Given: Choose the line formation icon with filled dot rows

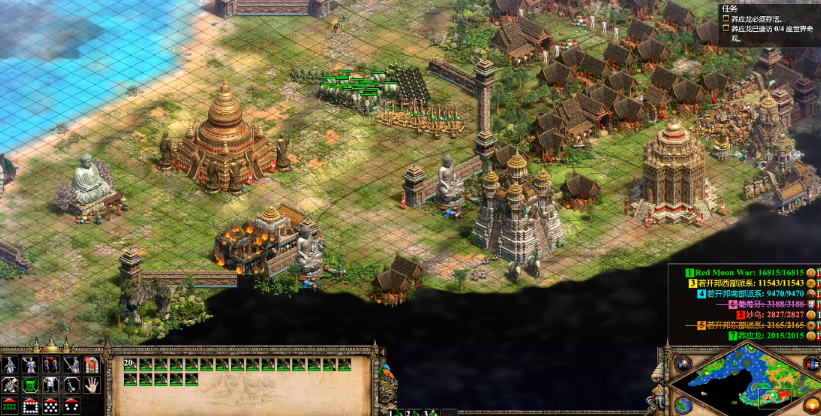Looking at the screenshot, I should (x=10, y=405).
